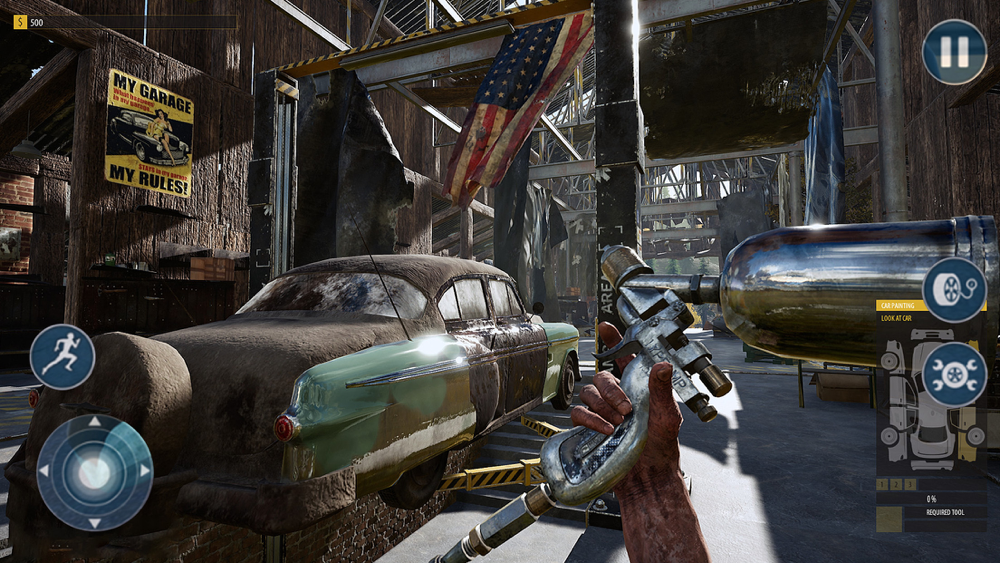
Task: Open the wheel and wrenches repair button
Action: (x=954, y=374)
